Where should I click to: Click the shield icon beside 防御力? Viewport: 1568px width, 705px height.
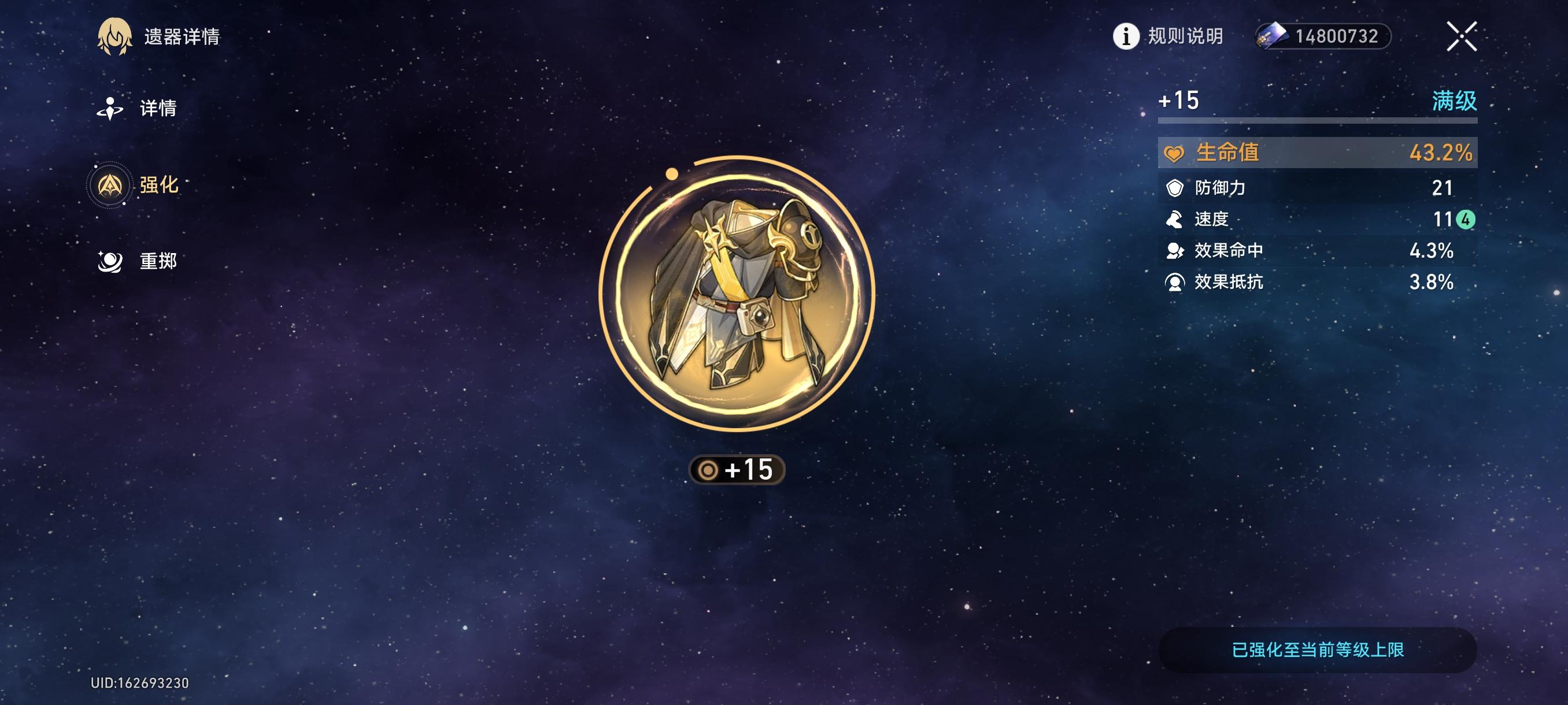[x=1175, y=188]
